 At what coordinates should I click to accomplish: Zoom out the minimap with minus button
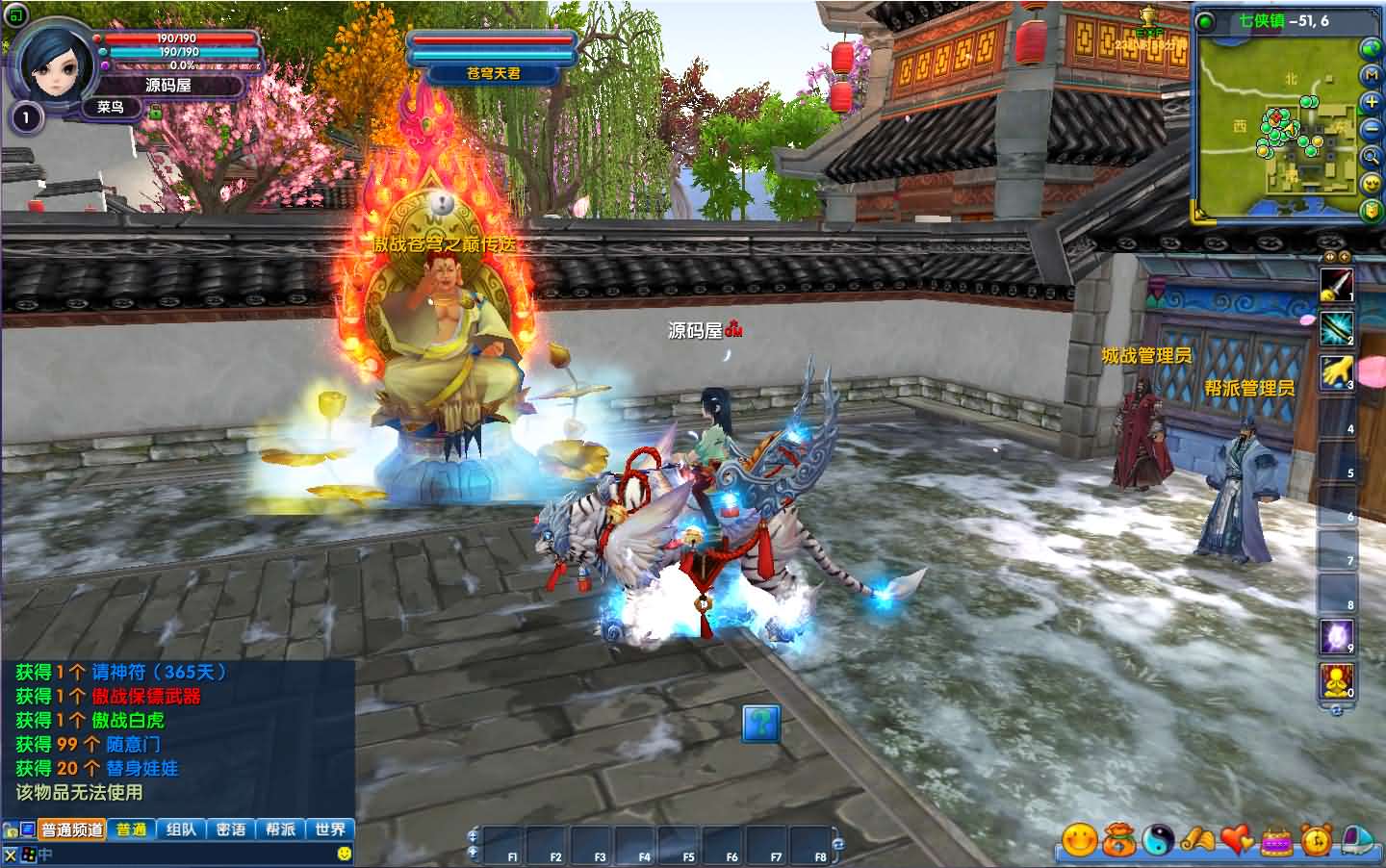1371,129
